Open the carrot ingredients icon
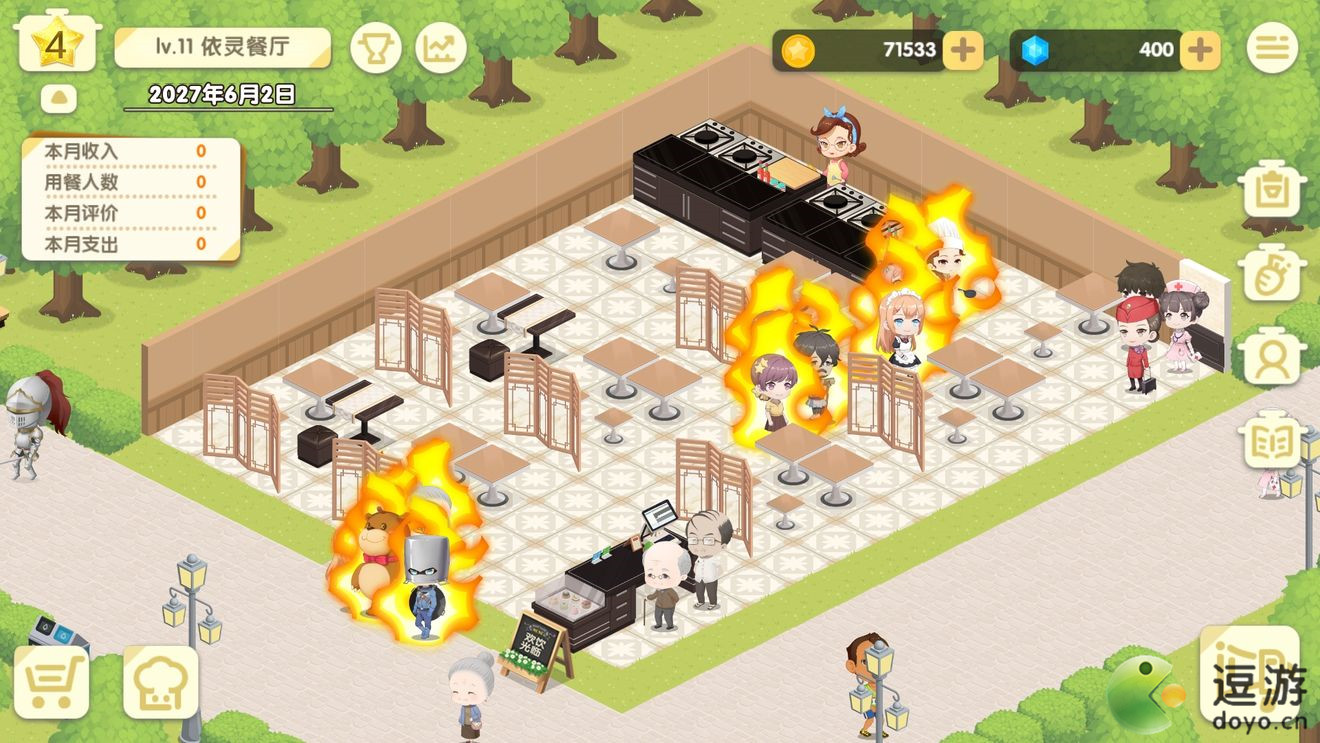This screenshot has width=1320, height=743. [1272, 274]
